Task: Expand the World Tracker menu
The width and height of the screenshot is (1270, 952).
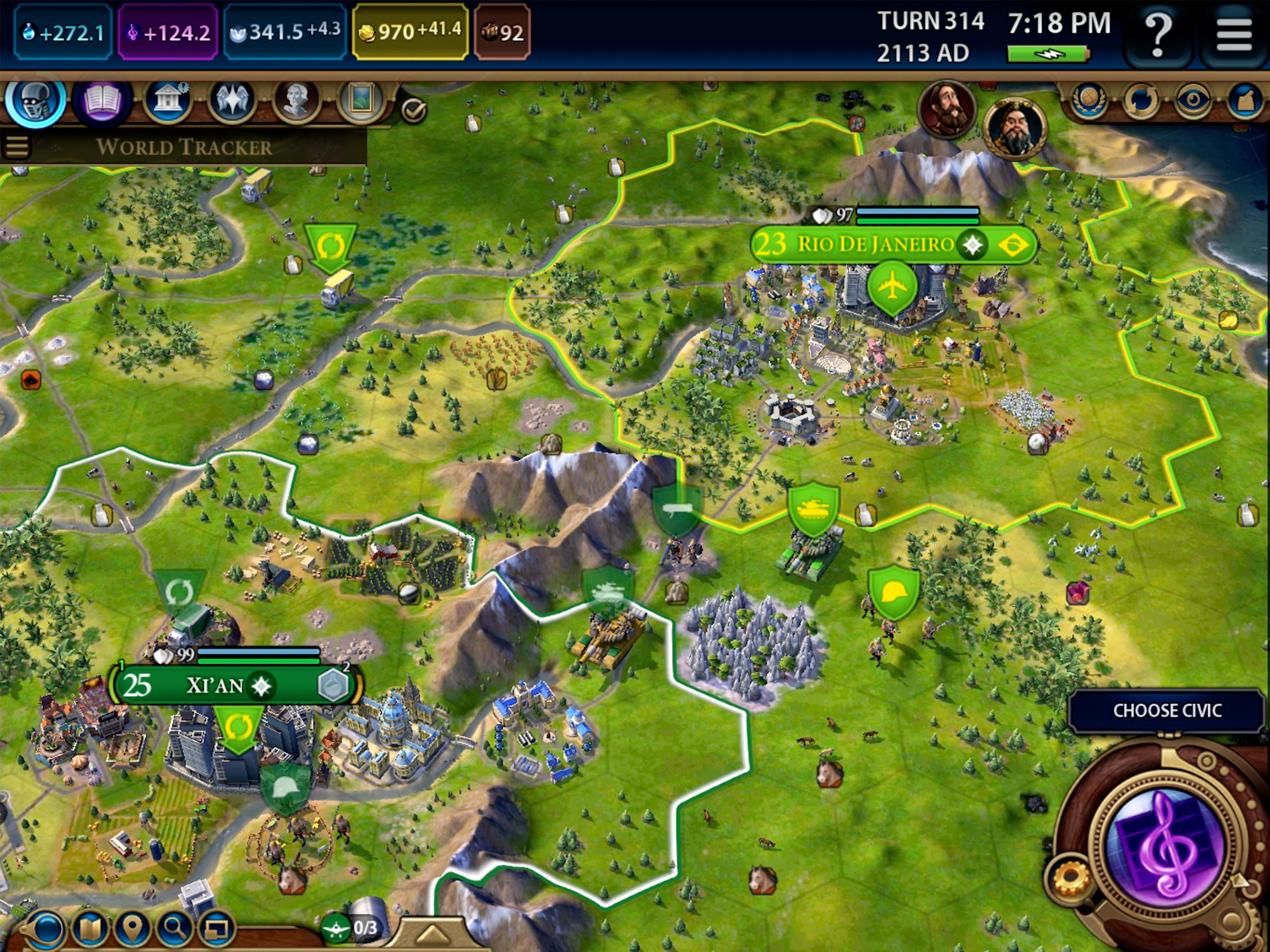Action: click(x=18, y=145)
